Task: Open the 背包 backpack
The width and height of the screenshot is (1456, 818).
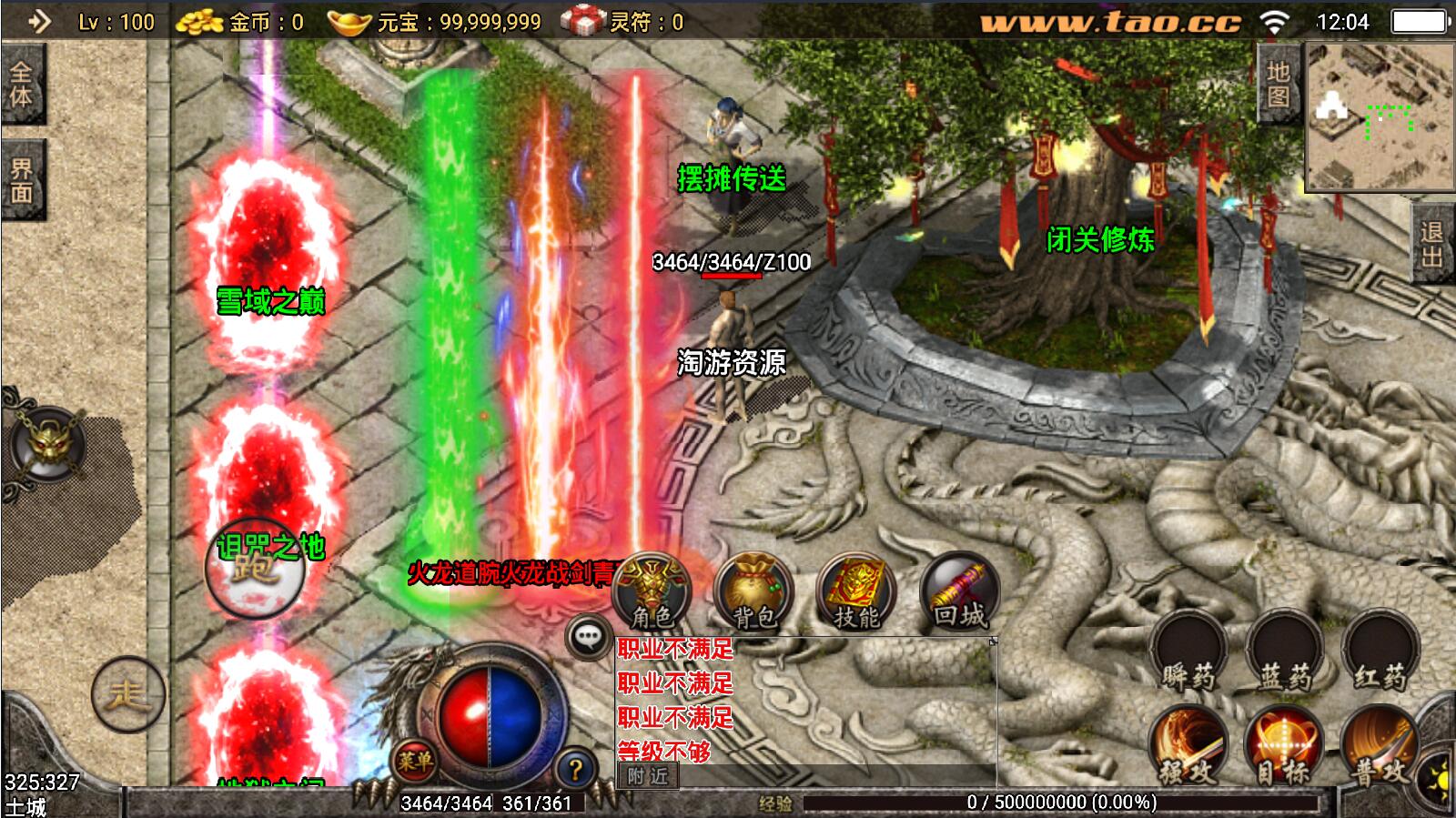Action: pyautogui.click(x=753, y=591)
